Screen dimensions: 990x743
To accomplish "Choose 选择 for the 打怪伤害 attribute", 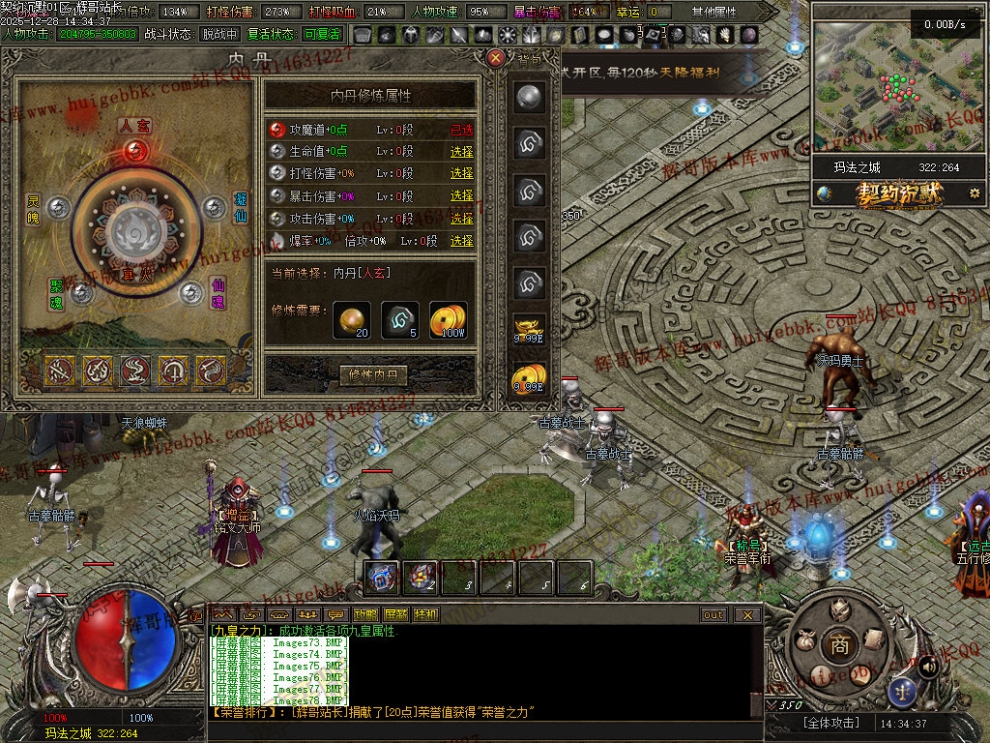I will [x=461, y=174].
